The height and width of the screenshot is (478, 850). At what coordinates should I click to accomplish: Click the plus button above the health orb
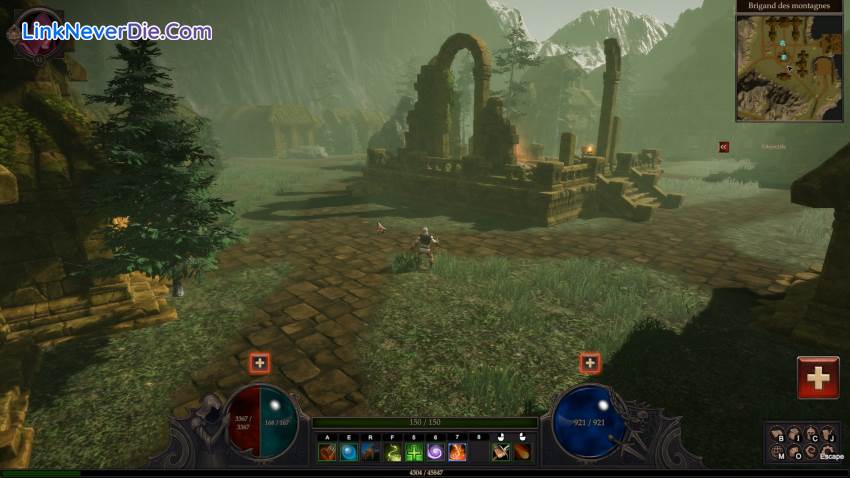(260, 363)
